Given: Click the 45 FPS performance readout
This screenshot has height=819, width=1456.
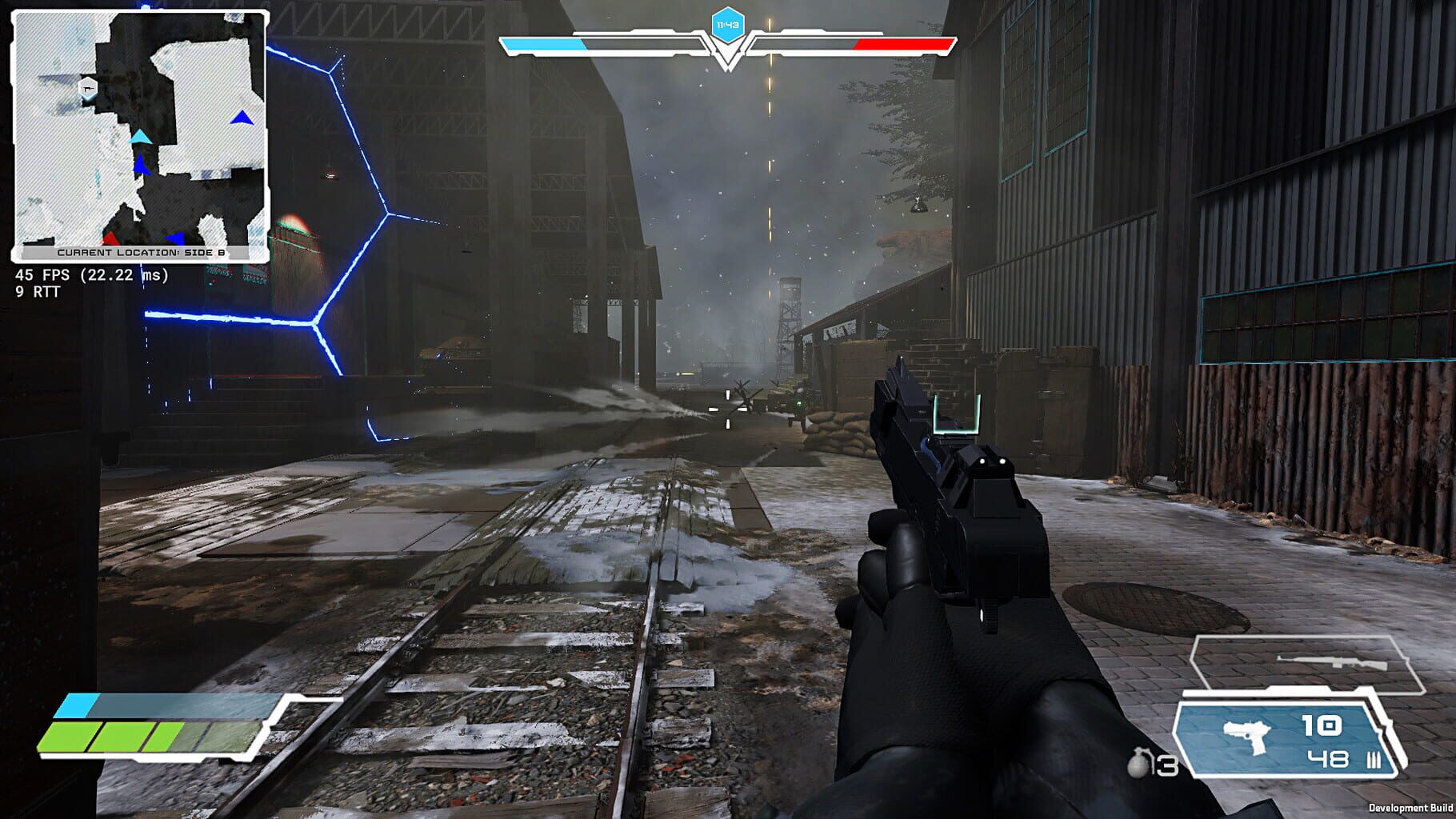Looking at the screenshot, I should point(90,276).
